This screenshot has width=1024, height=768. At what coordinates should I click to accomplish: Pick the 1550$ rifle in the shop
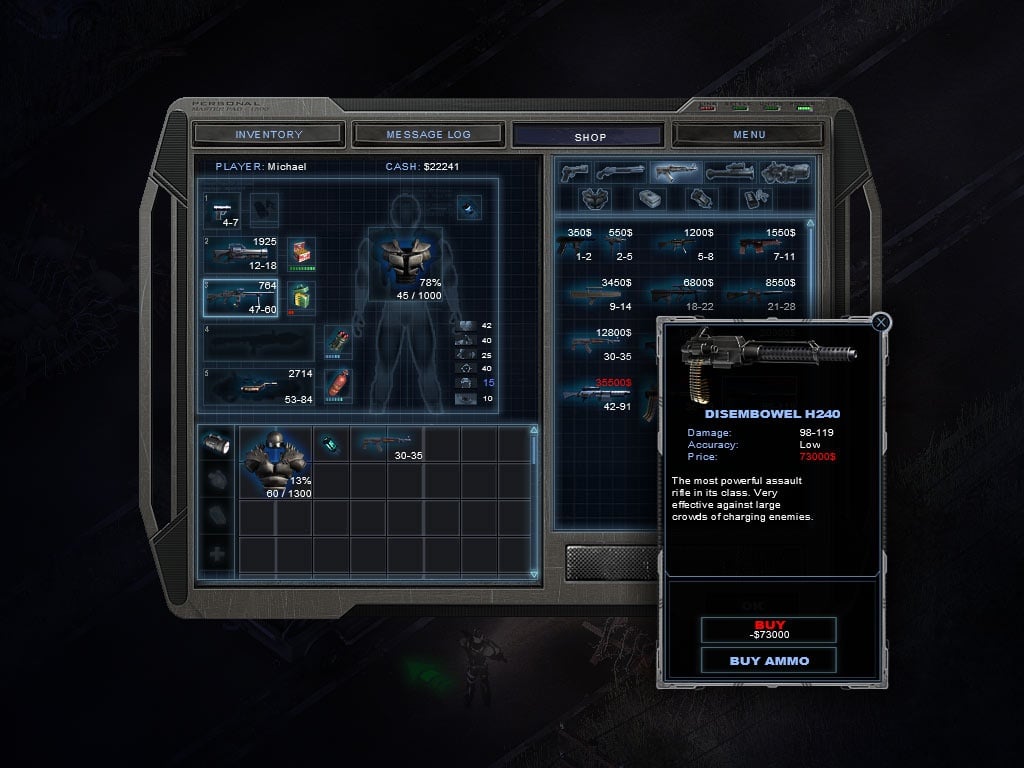tap(766, 244)
